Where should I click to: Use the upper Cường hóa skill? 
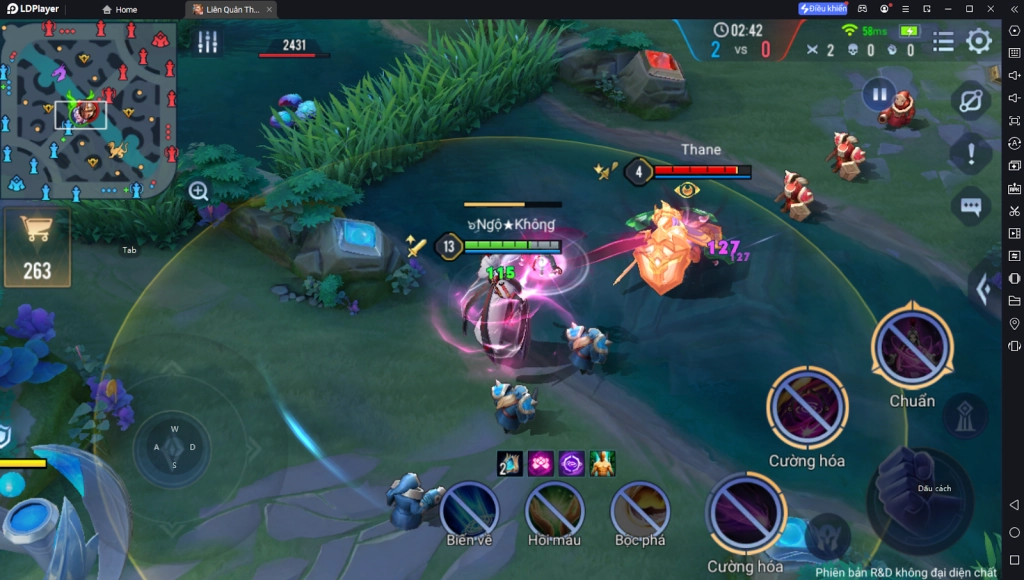tap(807, 407)
